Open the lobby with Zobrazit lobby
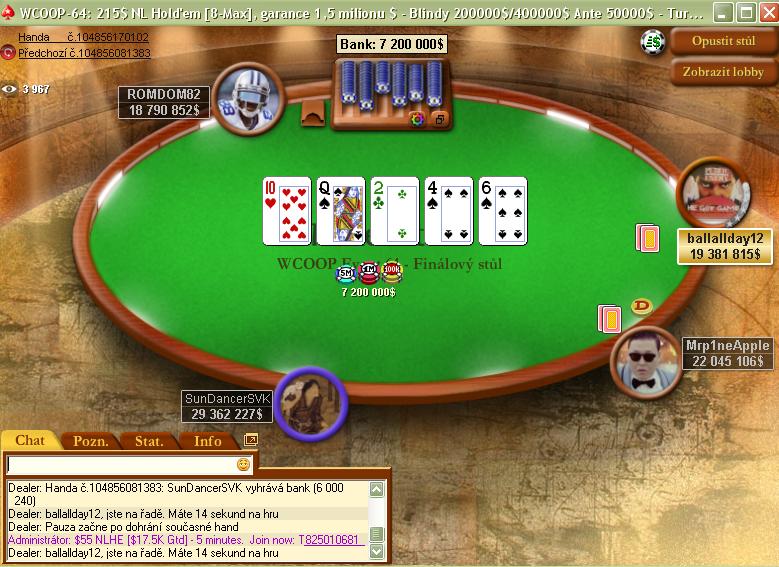Image resolution: width=779 pixels, height=567 pixels. point(724,72)
